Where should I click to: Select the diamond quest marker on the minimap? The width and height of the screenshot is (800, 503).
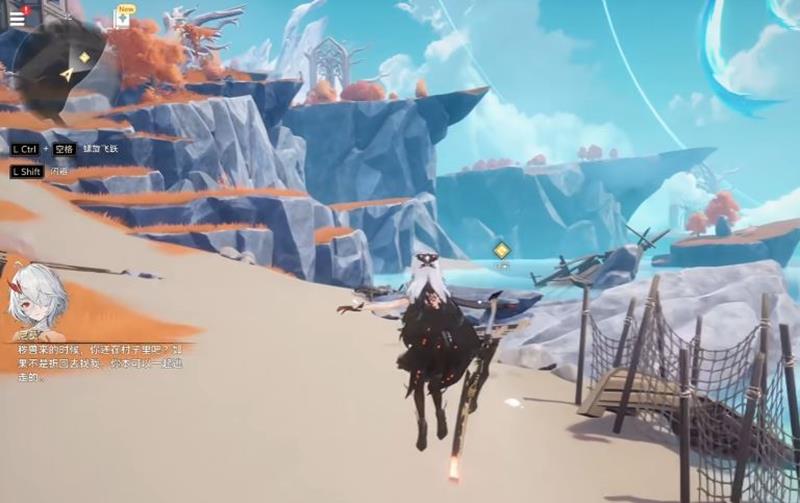point(84,57)
